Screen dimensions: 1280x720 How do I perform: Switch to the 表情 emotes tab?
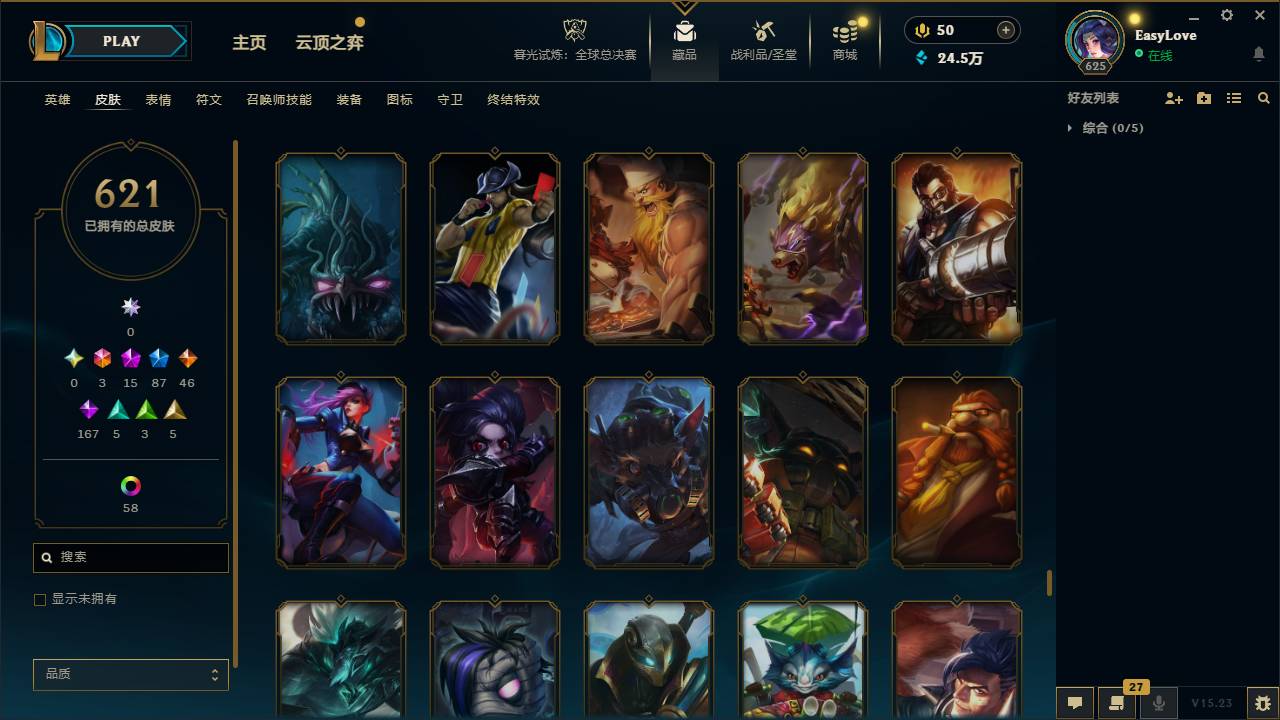[158, 99]
